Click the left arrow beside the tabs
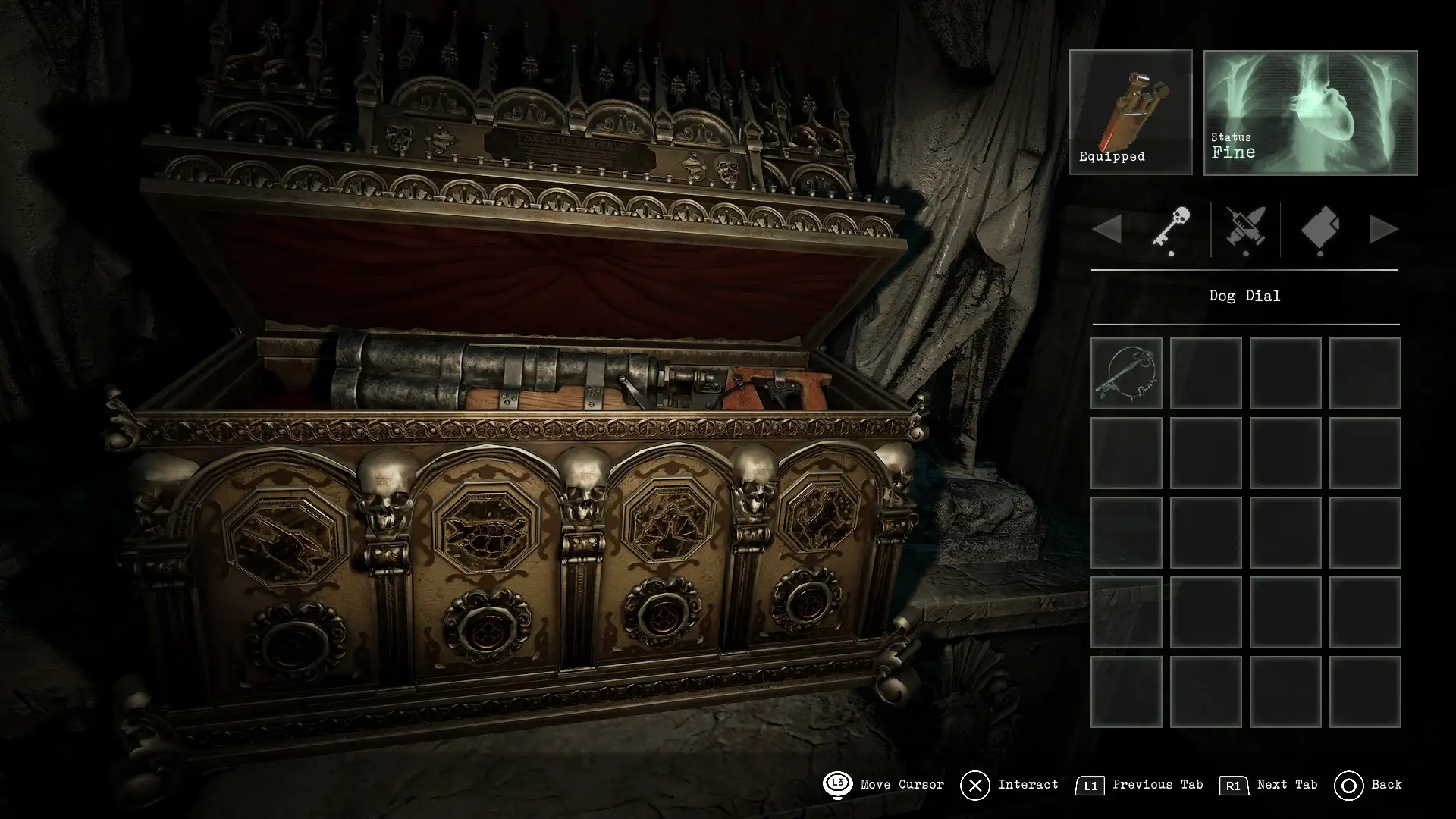1456x819 pixels. pyautogui.click(x=1108, y=229)
